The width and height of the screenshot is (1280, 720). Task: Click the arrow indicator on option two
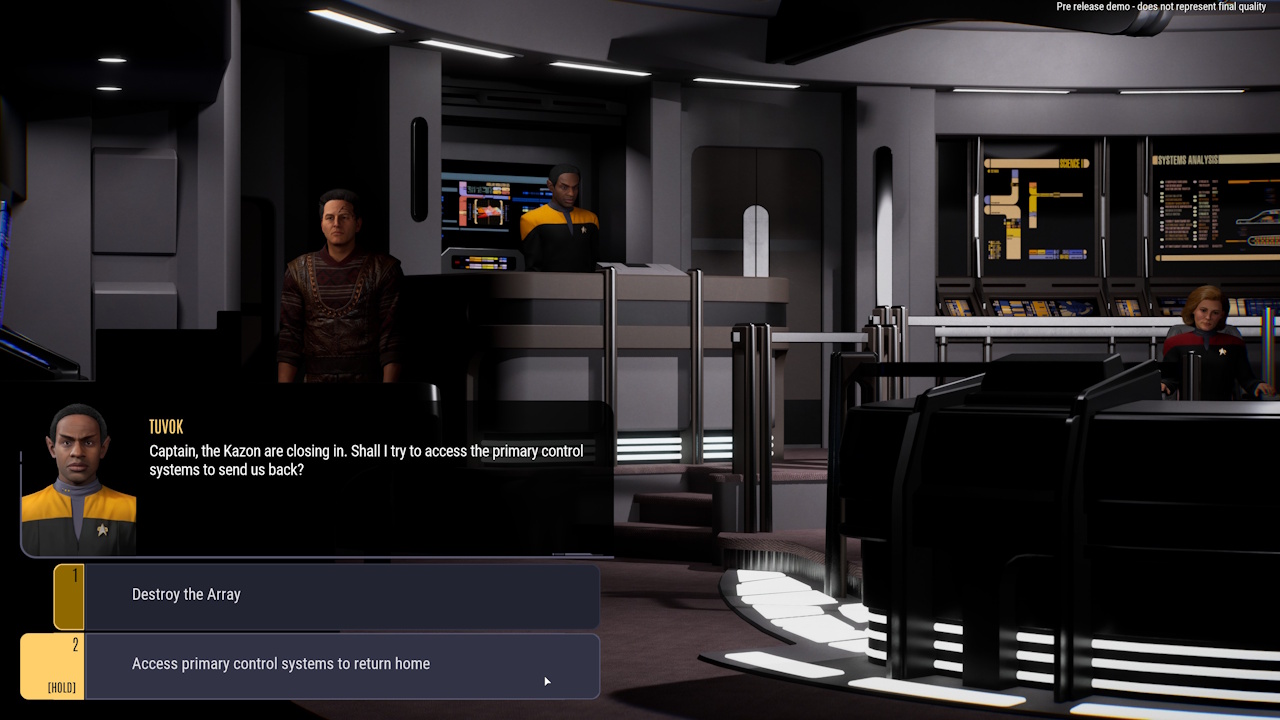click(547, 680)
